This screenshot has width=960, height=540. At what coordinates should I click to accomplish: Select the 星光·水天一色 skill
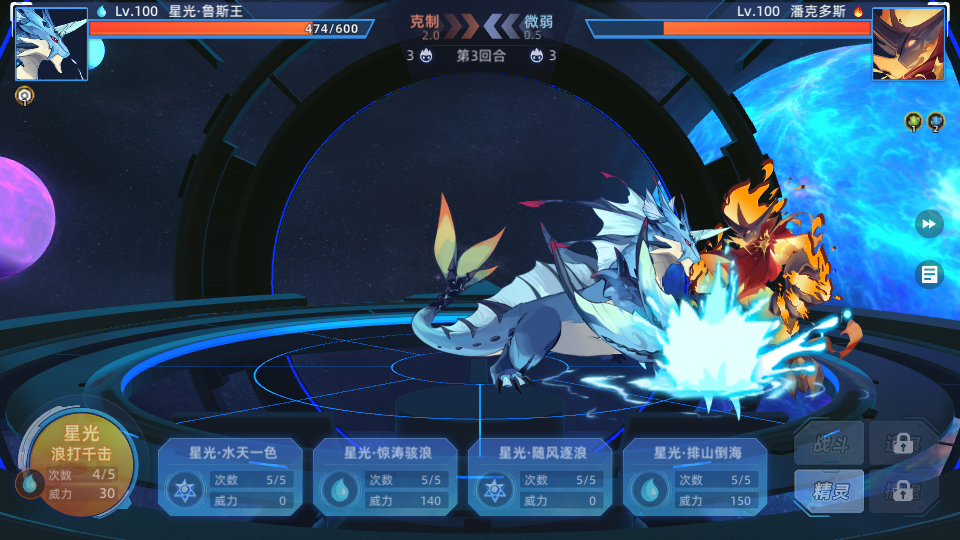pyautogui.click(x=231, y=477)
